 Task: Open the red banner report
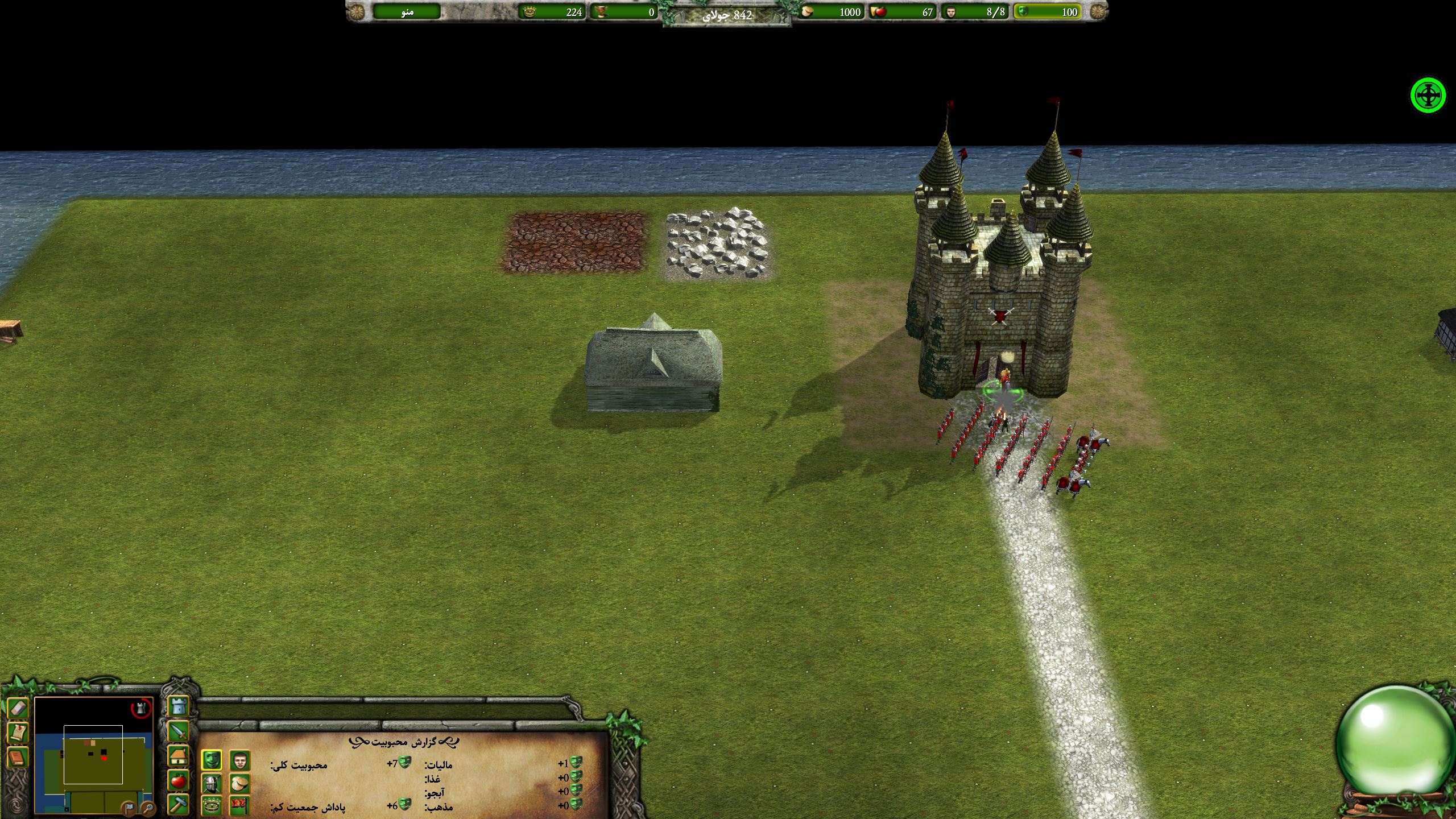240,805
